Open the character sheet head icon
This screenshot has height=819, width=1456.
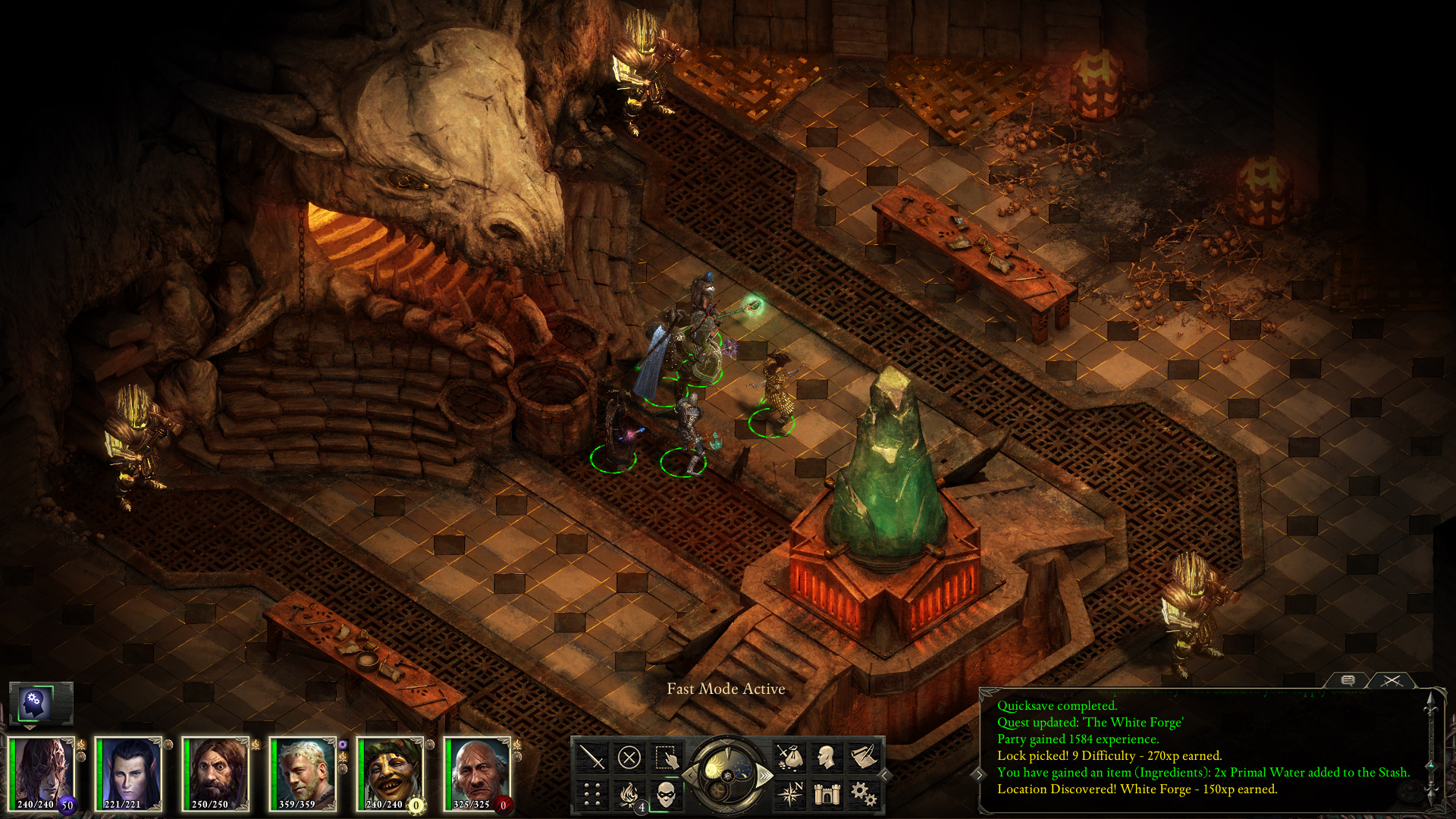[x=827, y=757]
